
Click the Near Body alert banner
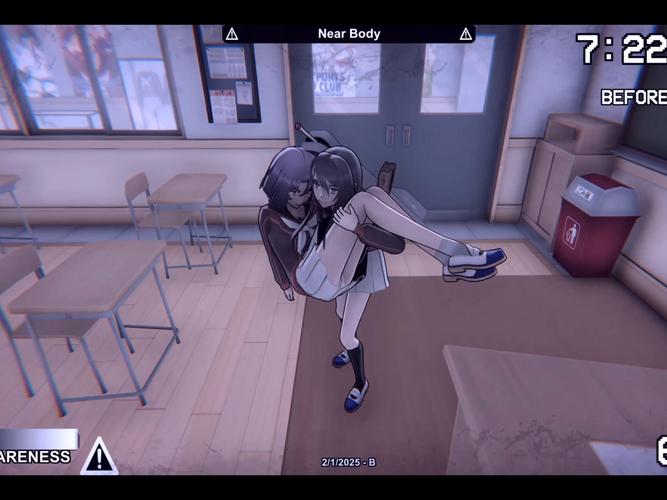[348, 34]
